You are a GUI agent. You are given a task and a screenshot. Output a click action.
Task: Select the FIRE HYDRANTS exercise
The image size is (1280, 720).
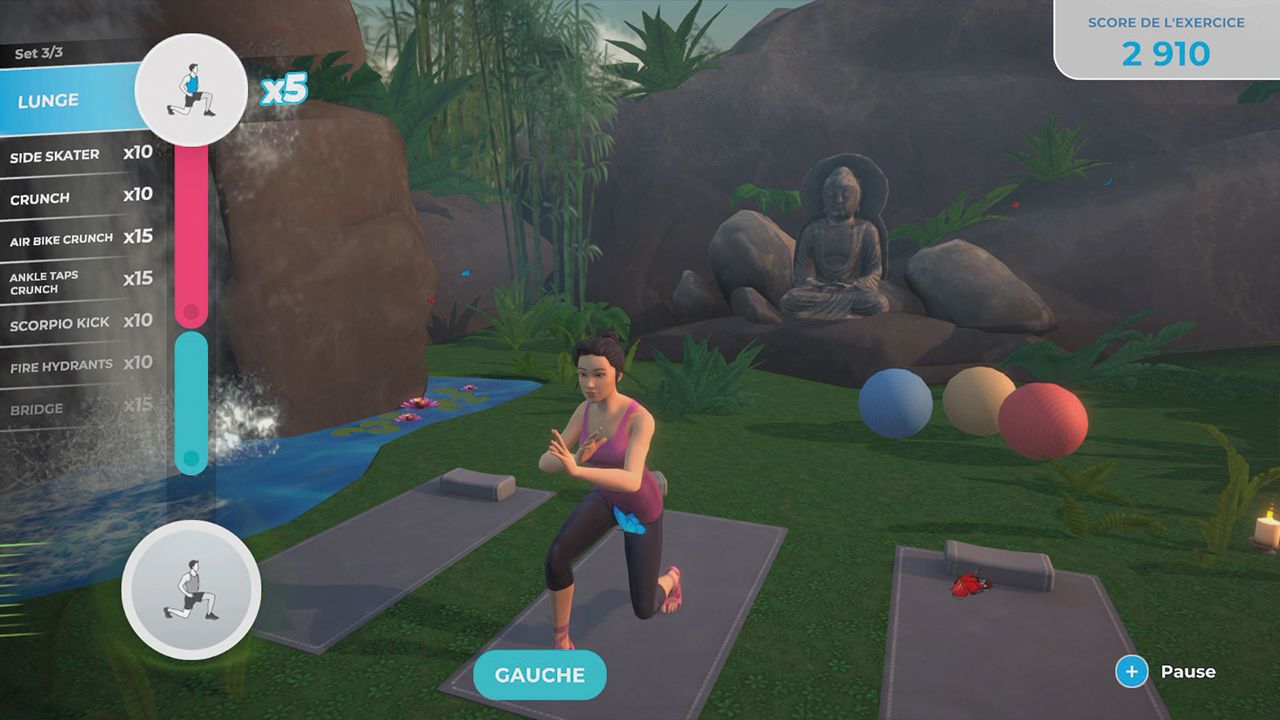click(60, 364)
